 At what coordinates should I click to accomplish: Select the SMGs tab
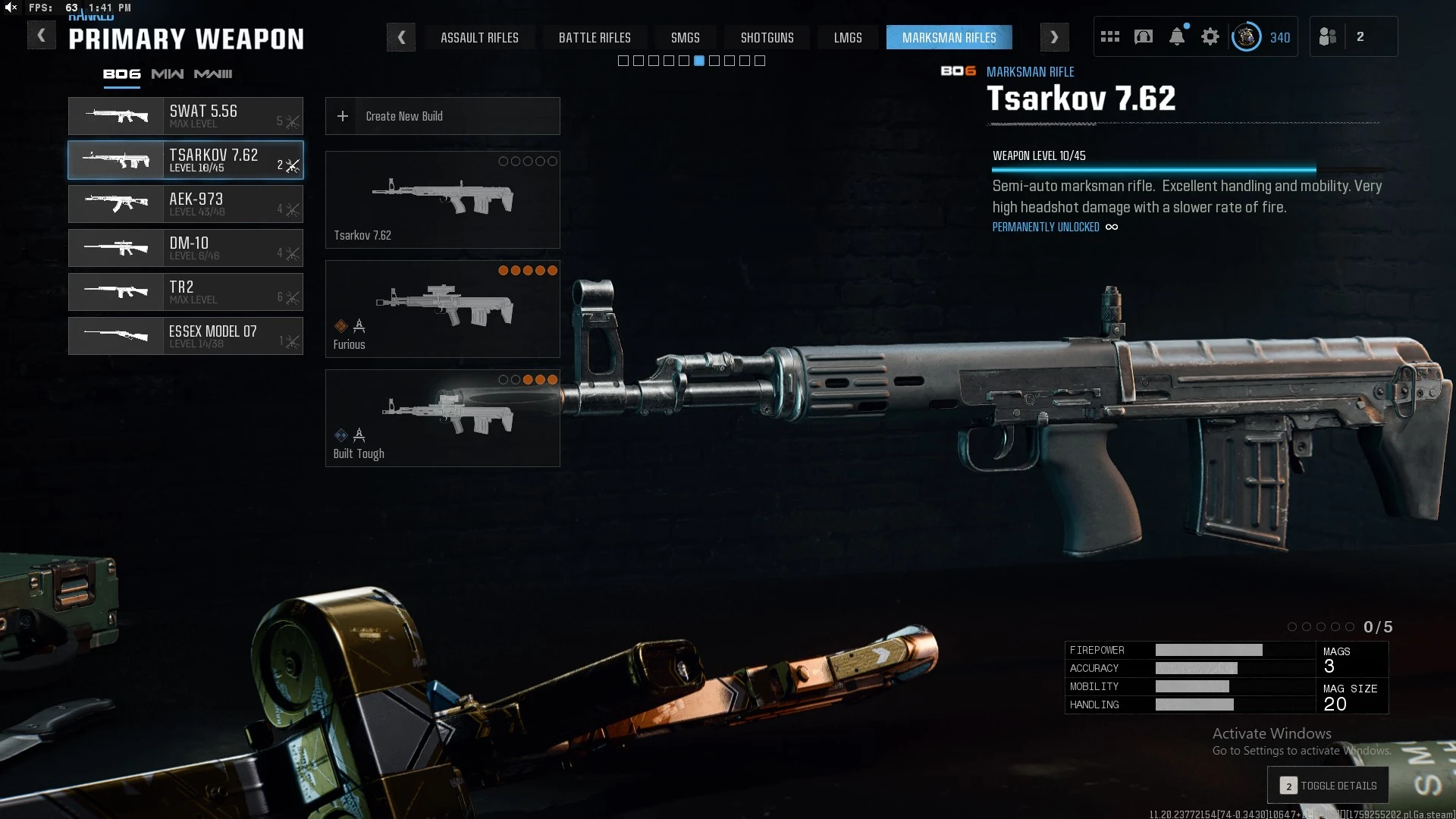[685, 37]
